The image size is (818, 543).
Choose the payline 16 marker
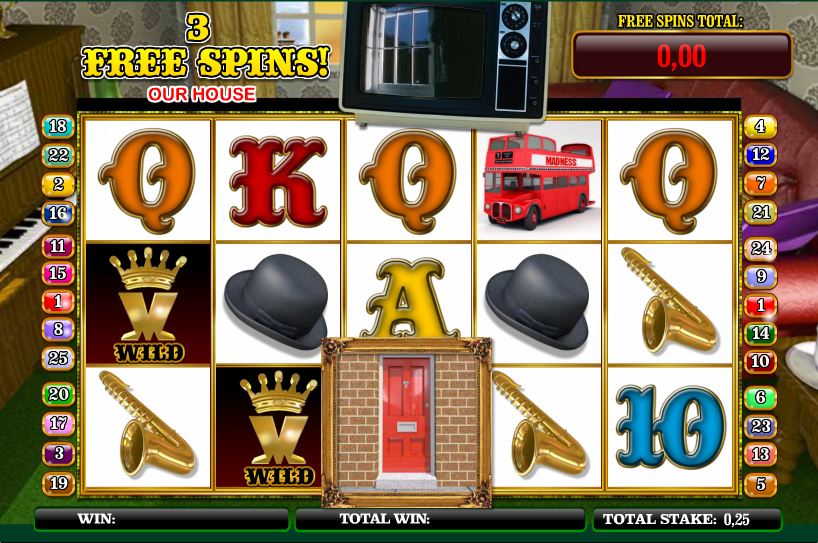tap(58, 213)
